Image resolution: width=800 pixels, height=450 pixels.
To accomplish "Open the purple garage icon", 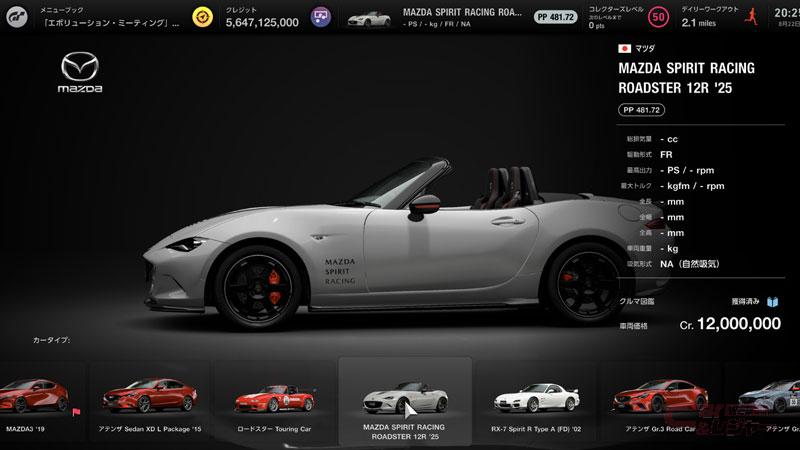I will pos(319,17).
